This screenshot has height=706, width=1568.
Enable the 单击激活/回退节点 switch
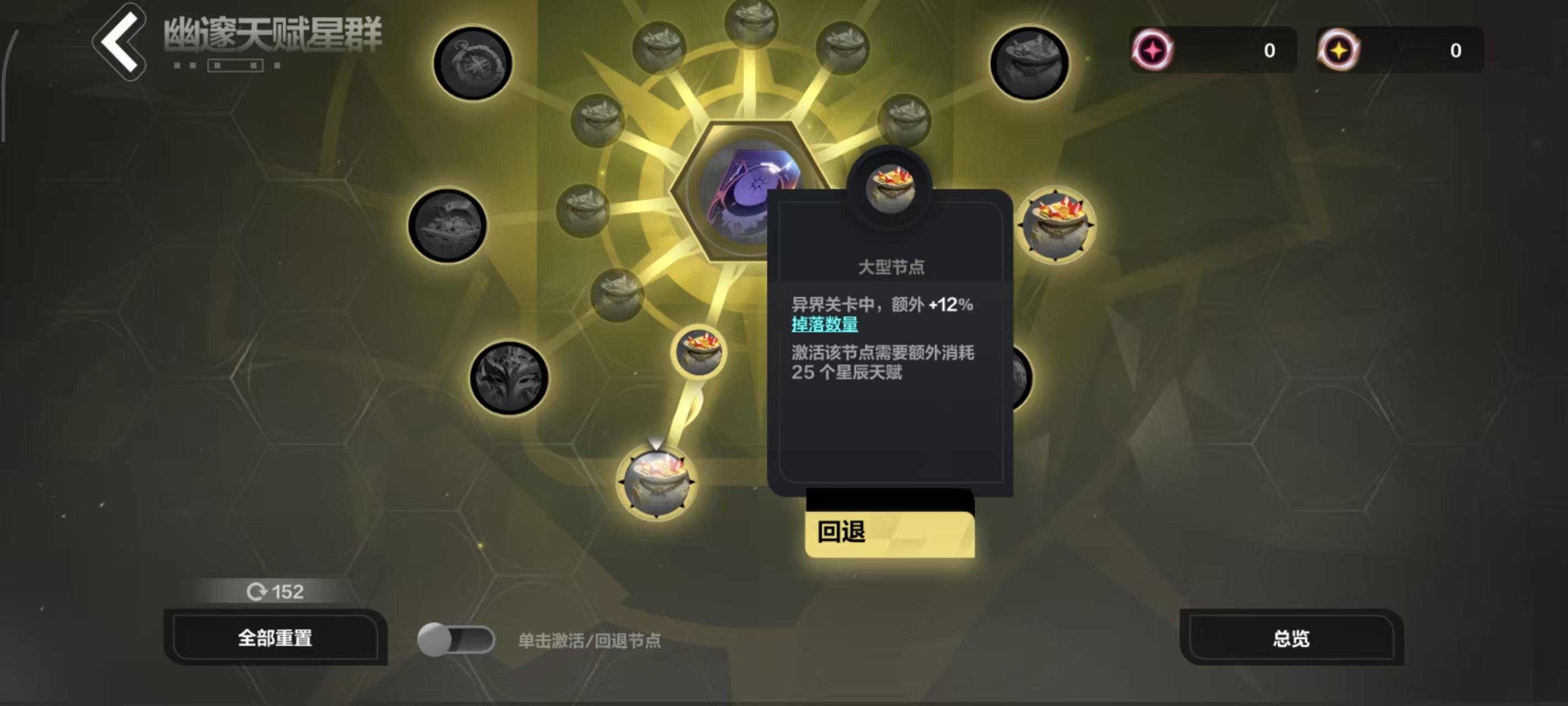tap(457, 638)
